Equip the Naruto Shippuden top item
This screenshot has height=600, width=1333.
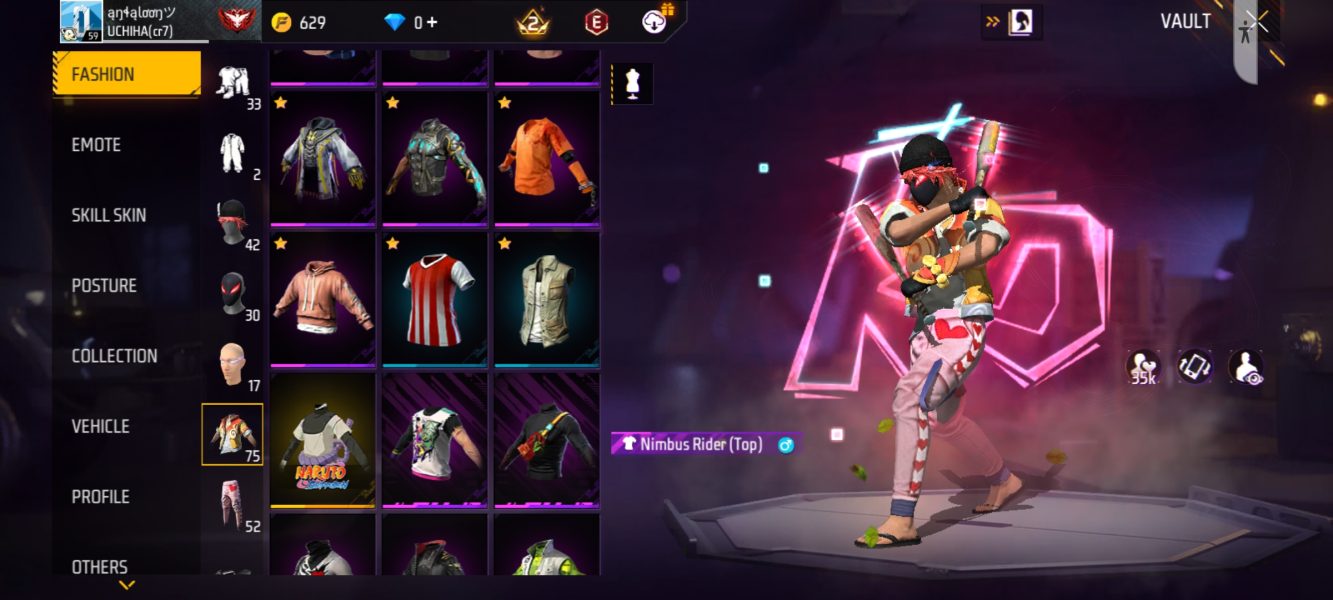[322, 440]
